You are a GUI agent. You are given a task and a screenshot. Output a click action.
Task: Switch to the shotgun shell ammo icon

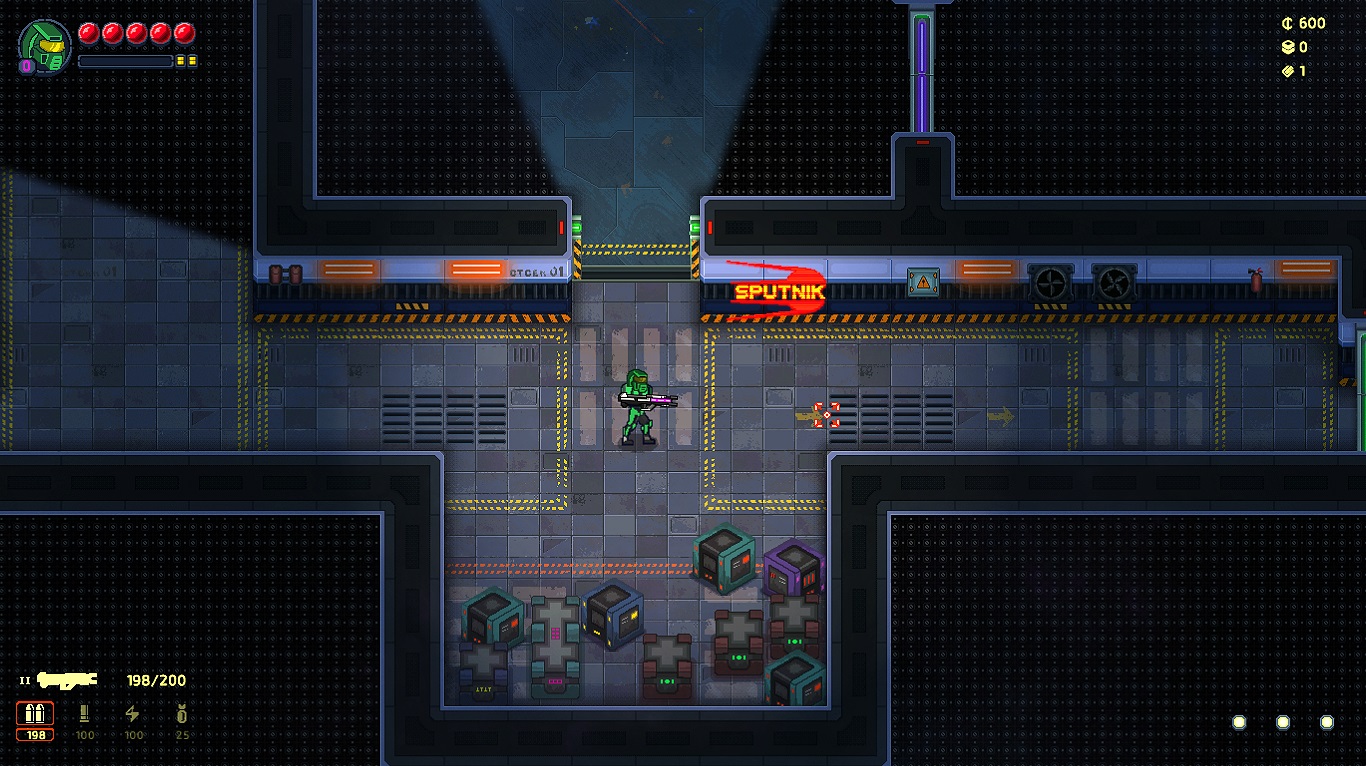tap(85, 714)
